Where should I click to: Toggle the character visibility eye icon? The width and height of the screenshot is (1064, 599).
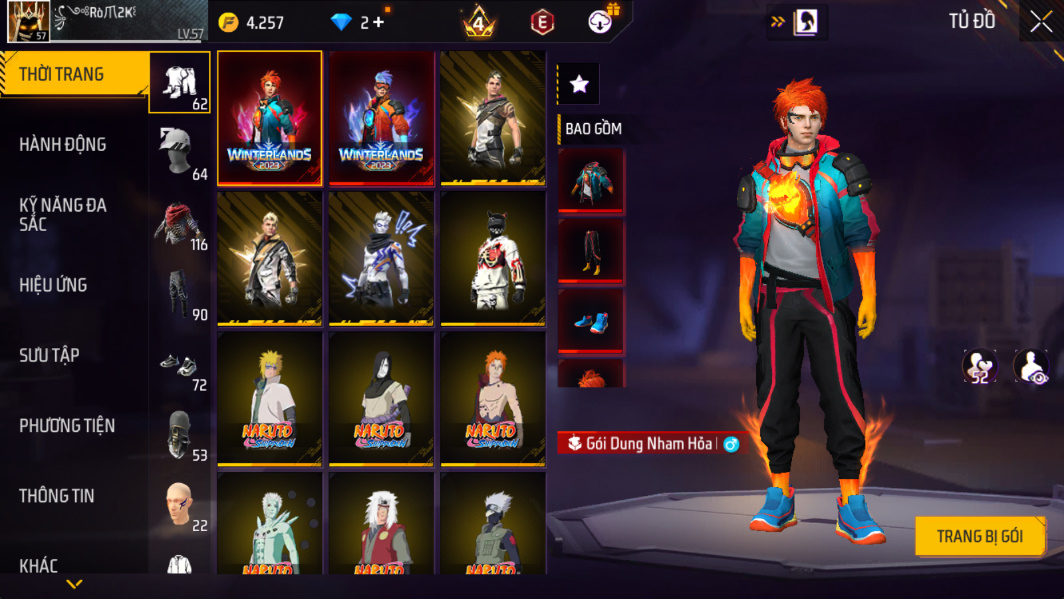pos(1031,367)
